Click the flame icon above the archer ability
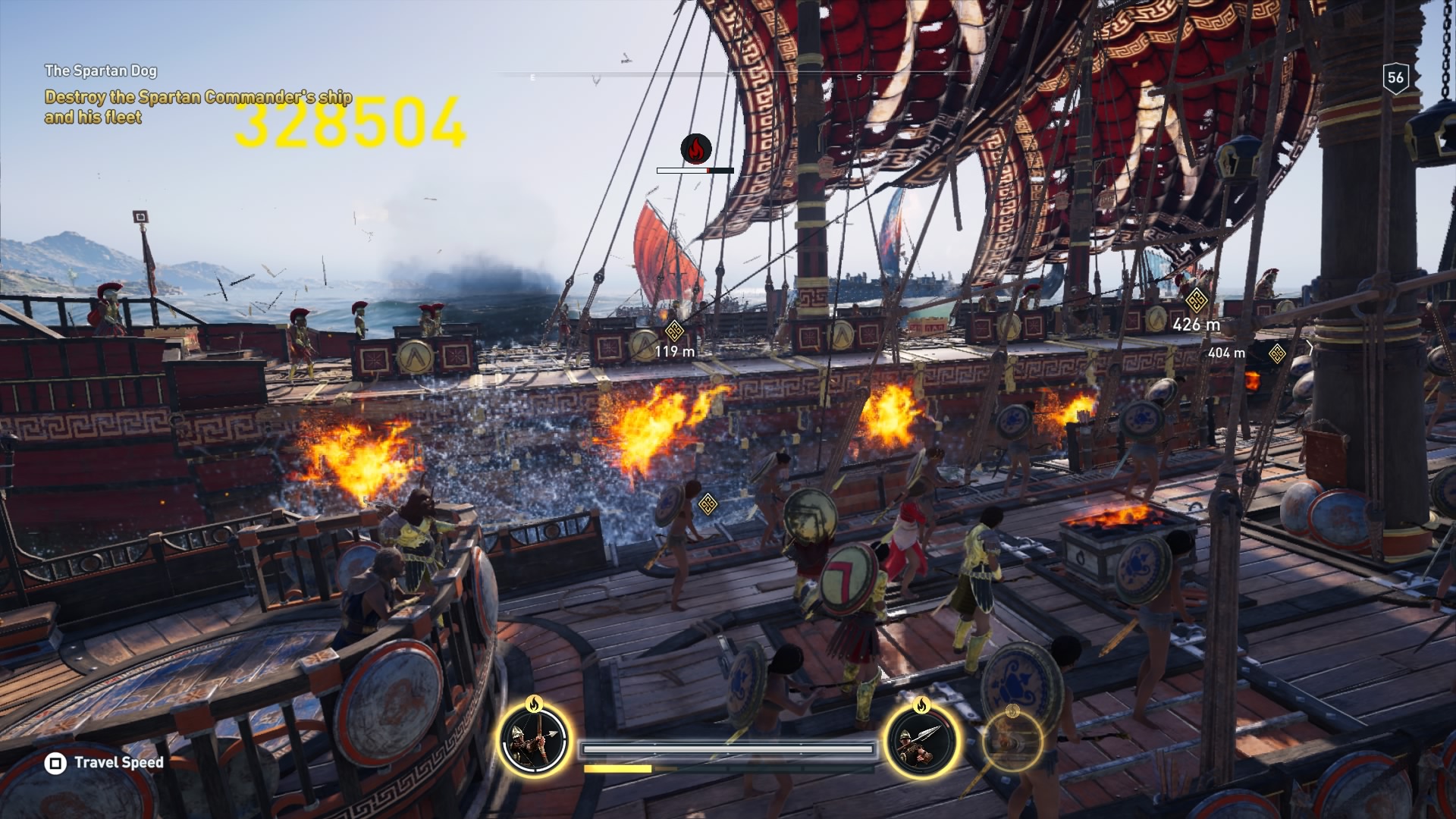 pyautogui.click(x=535, y=705)
